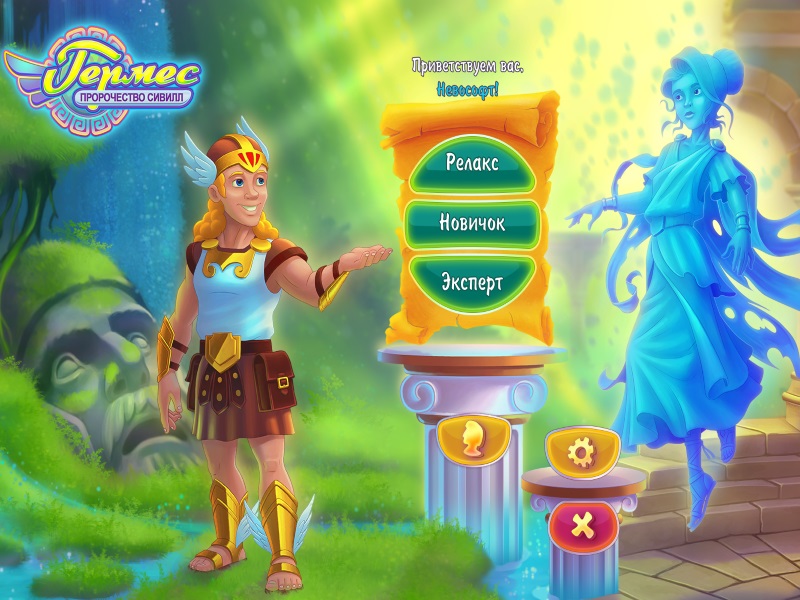This screenshot has height=600, width=800.
Task: Exit the game with the red X button
Action: 577,523
